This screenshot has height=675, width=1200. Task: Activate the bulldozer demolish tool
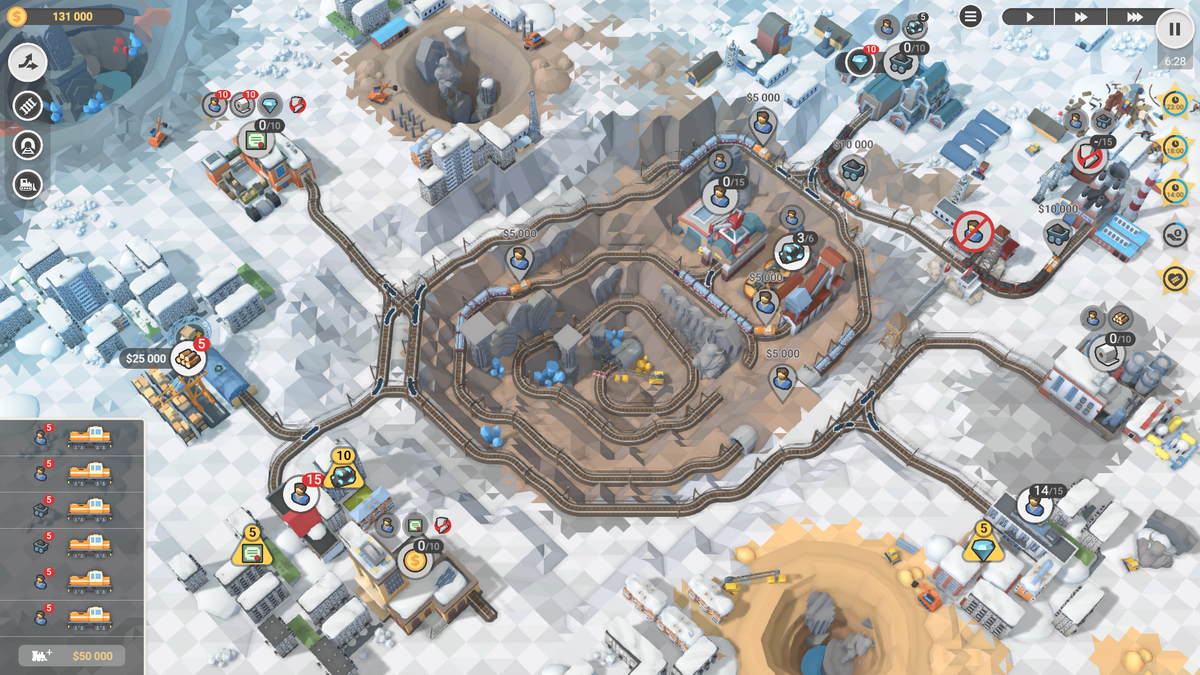[28, 185]
